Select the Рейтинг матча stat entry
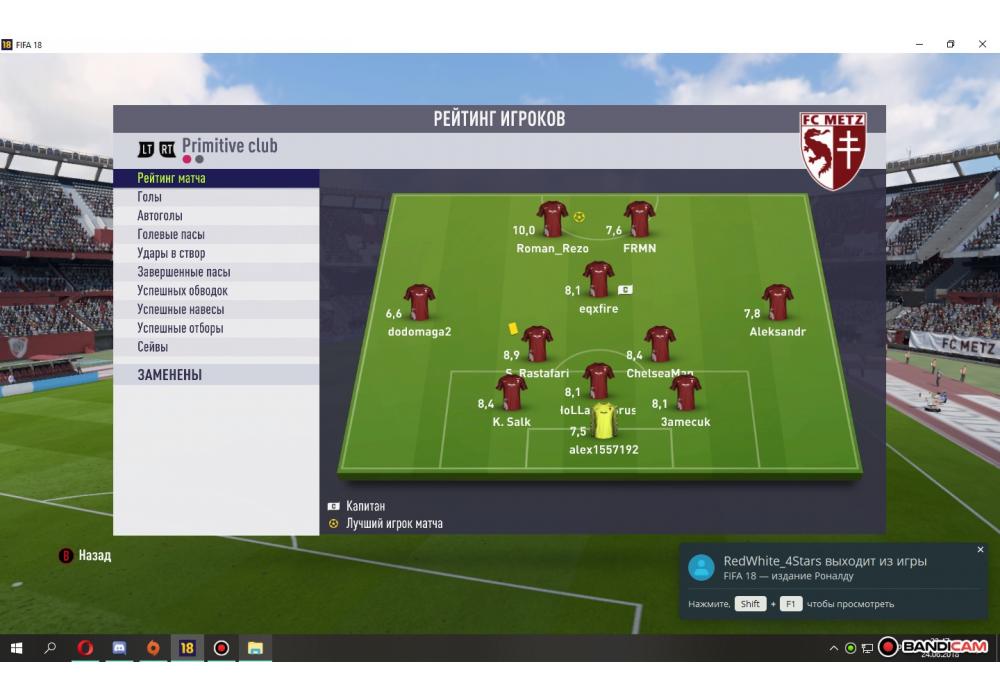Image resolution: width=1000 pixels, height=700 pixels. (x=172, y=178)
